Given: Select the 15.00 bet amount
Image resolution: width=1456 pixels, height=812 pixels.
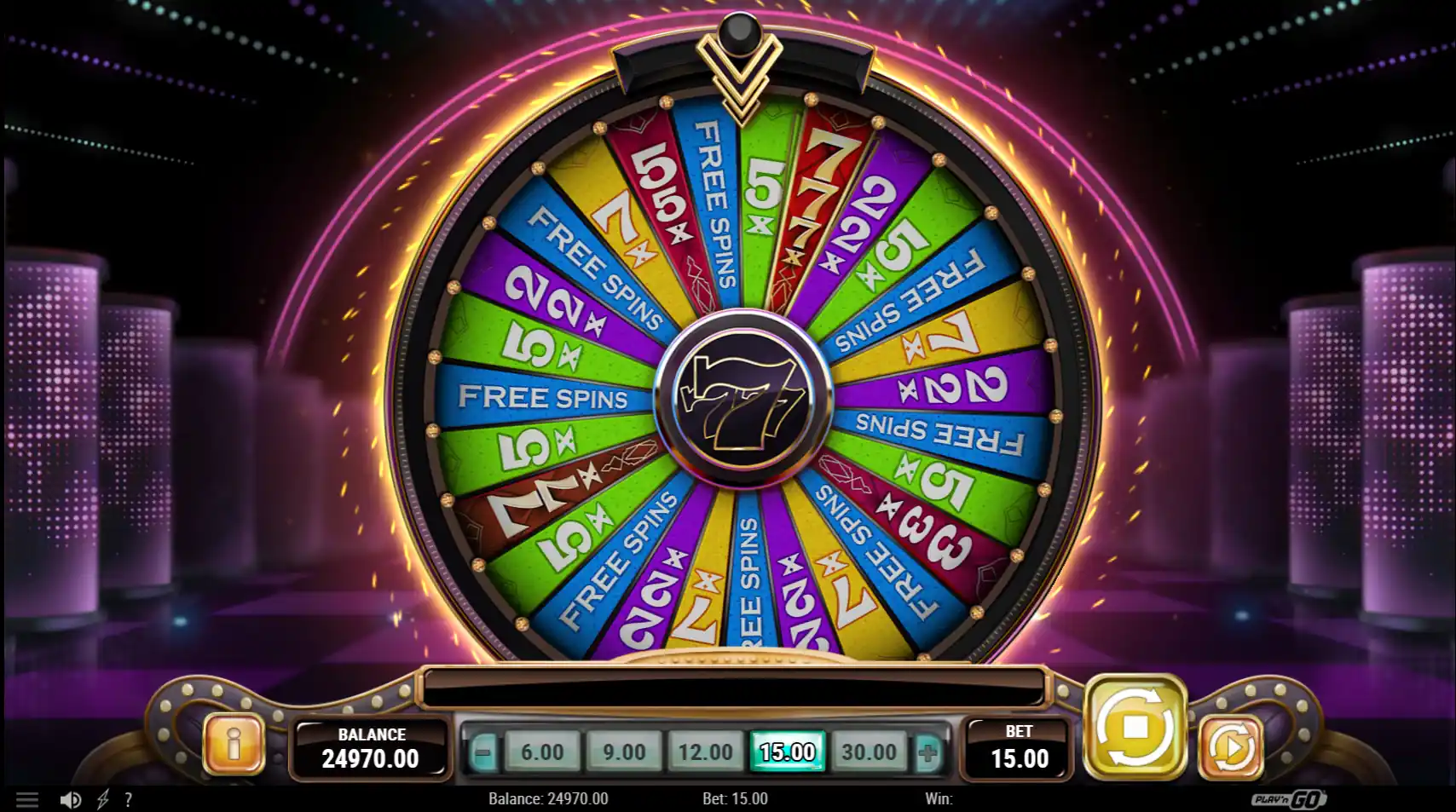Looking at the screenshot, I should pyautogui.click(x=787, y=752).
